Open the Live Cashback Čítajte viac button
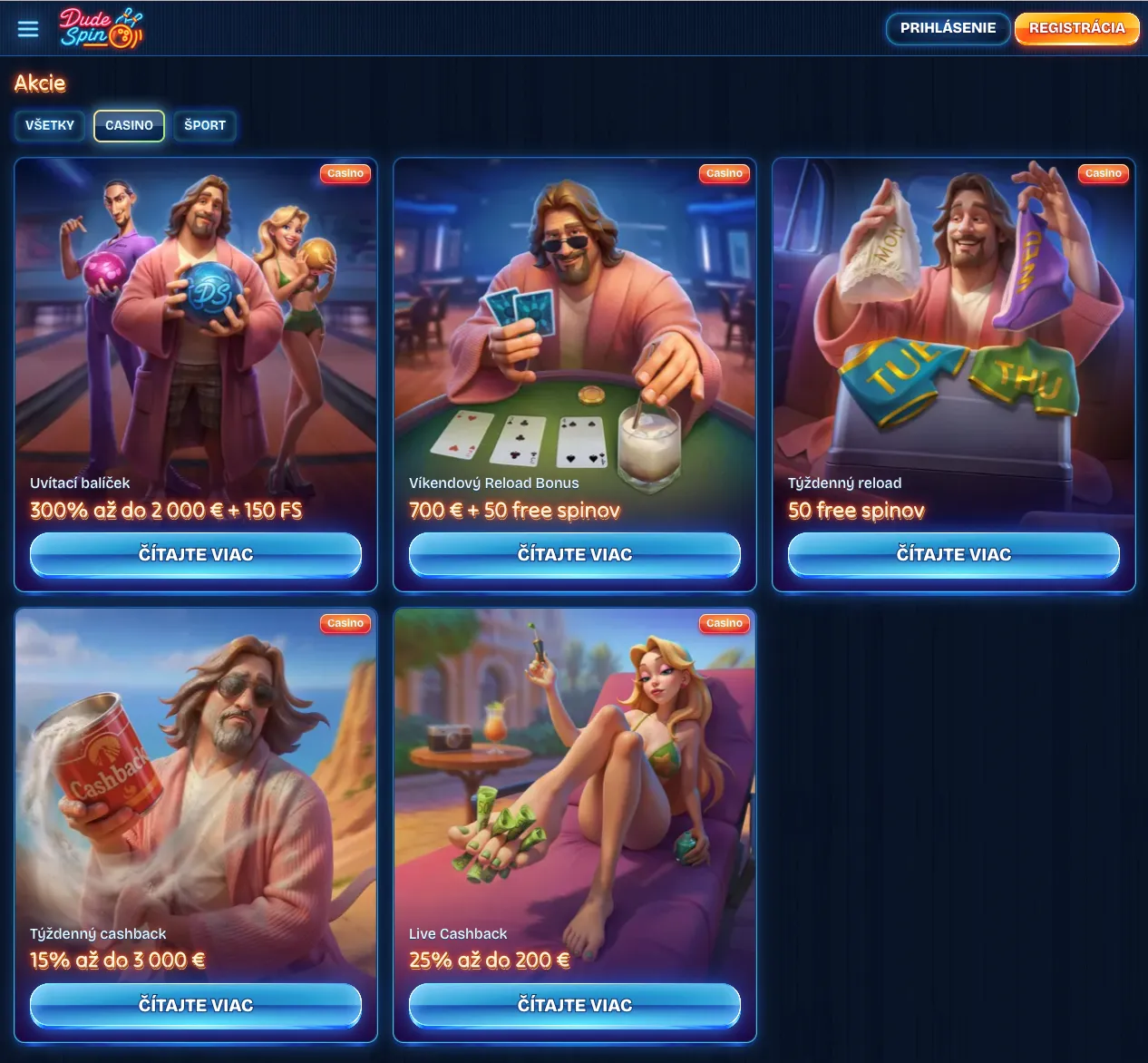This screenshot has height=1063, width=1148. pos(575,1005)
